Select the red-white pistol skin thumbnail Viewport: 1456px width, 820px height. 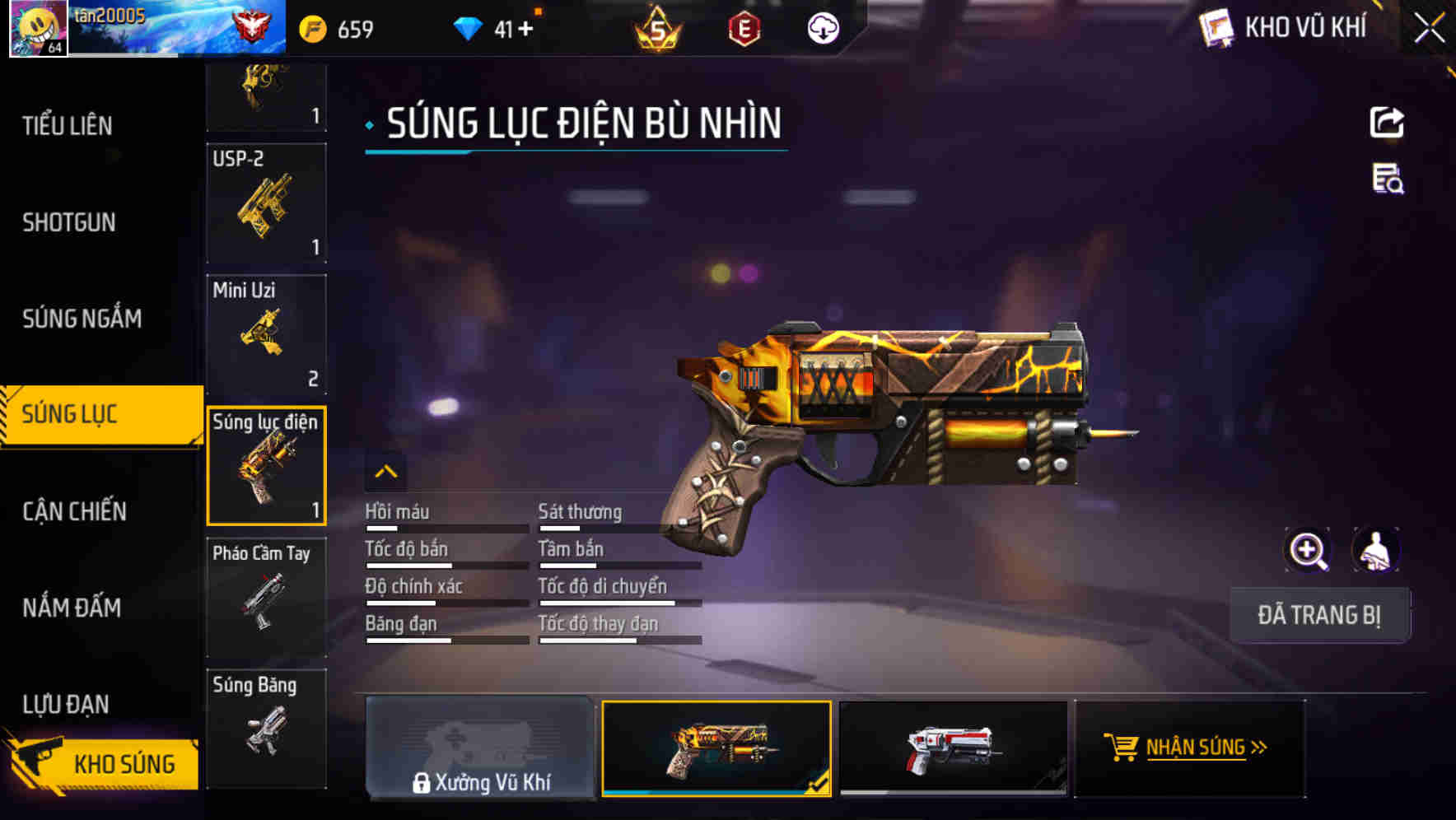[x=953, y=748]
